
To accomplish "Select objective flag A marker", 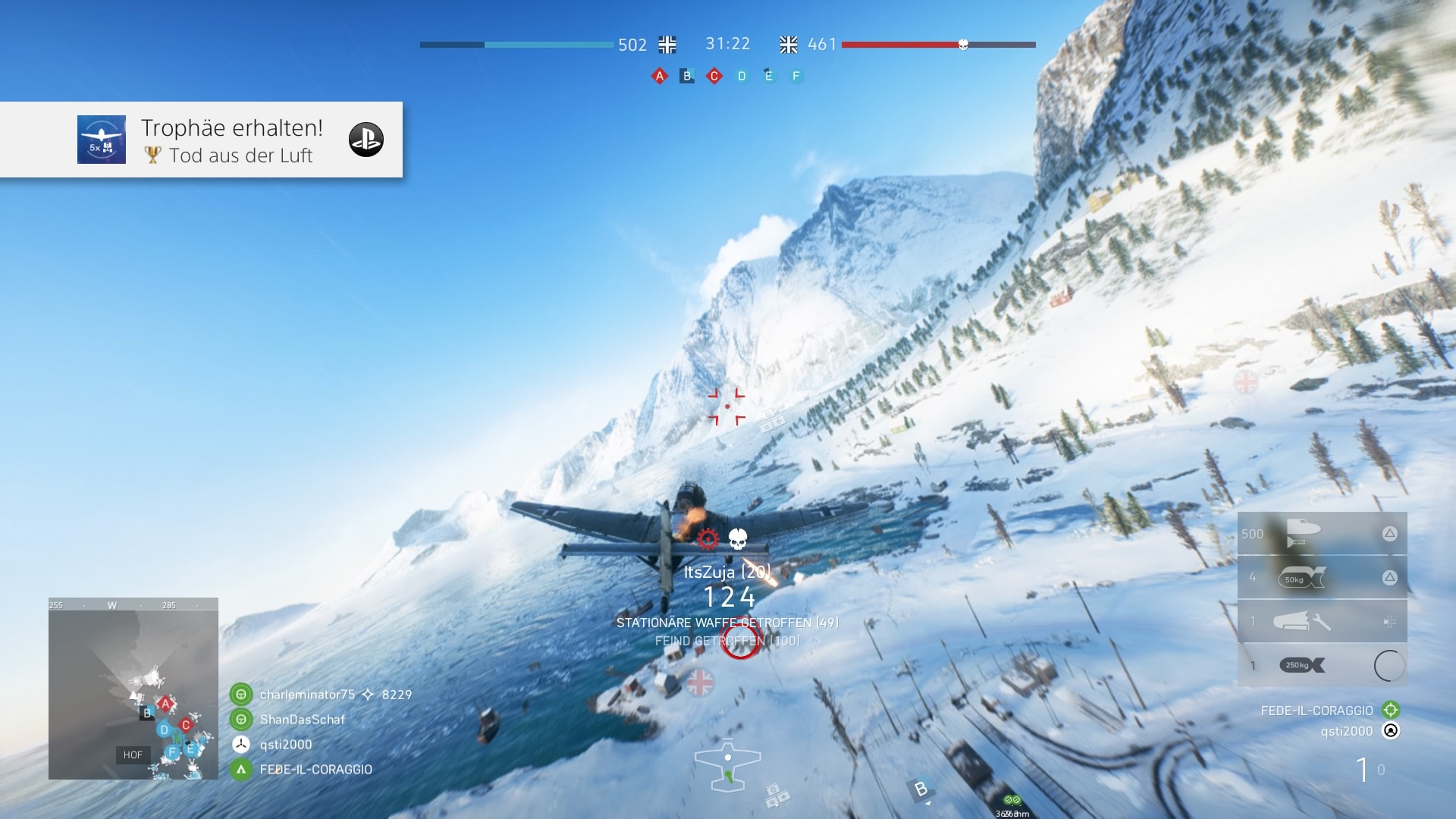I will tap(660, 76).
